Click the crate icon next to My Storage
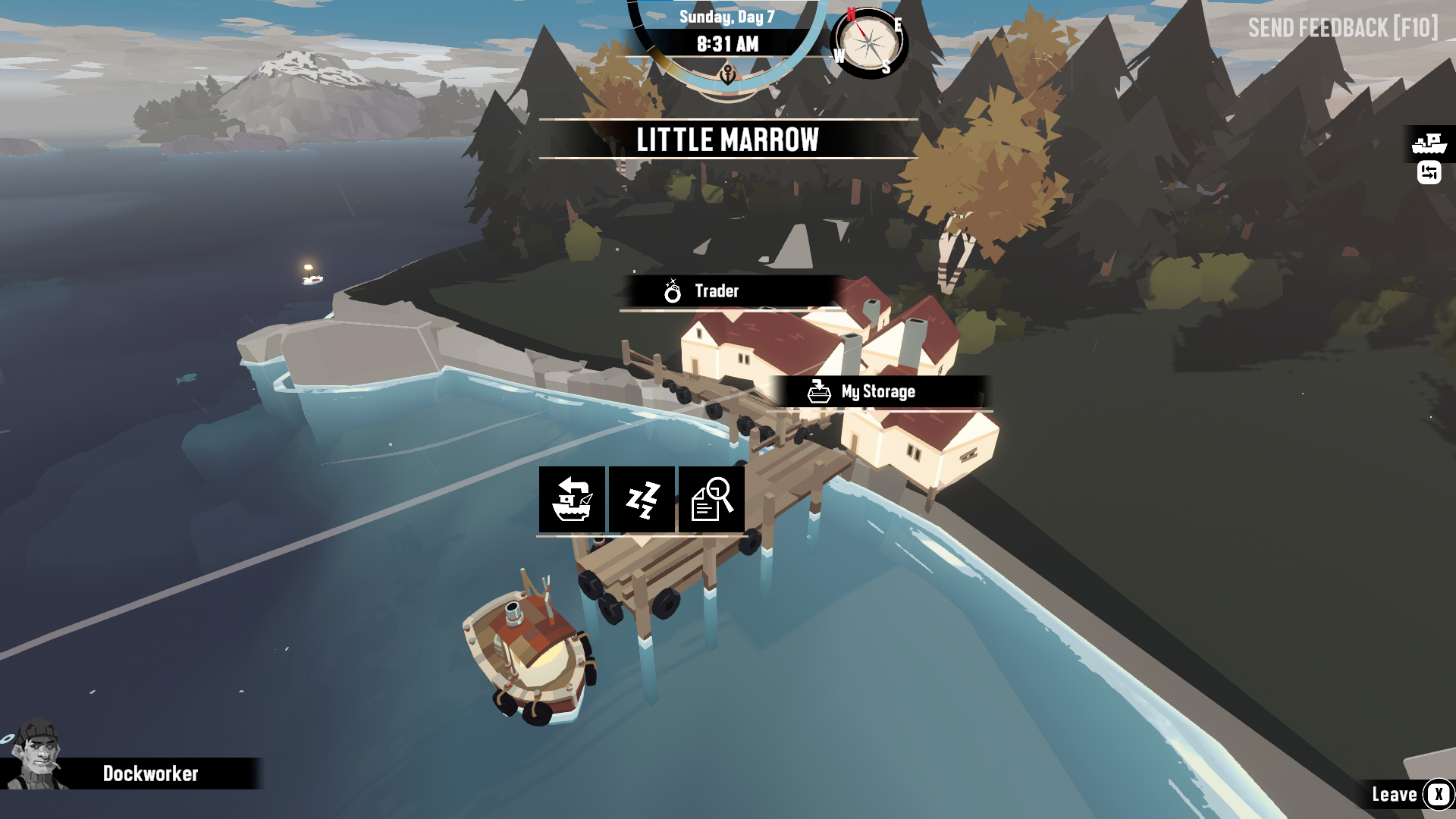This screenshot has width=1456, height=819. 817,391
